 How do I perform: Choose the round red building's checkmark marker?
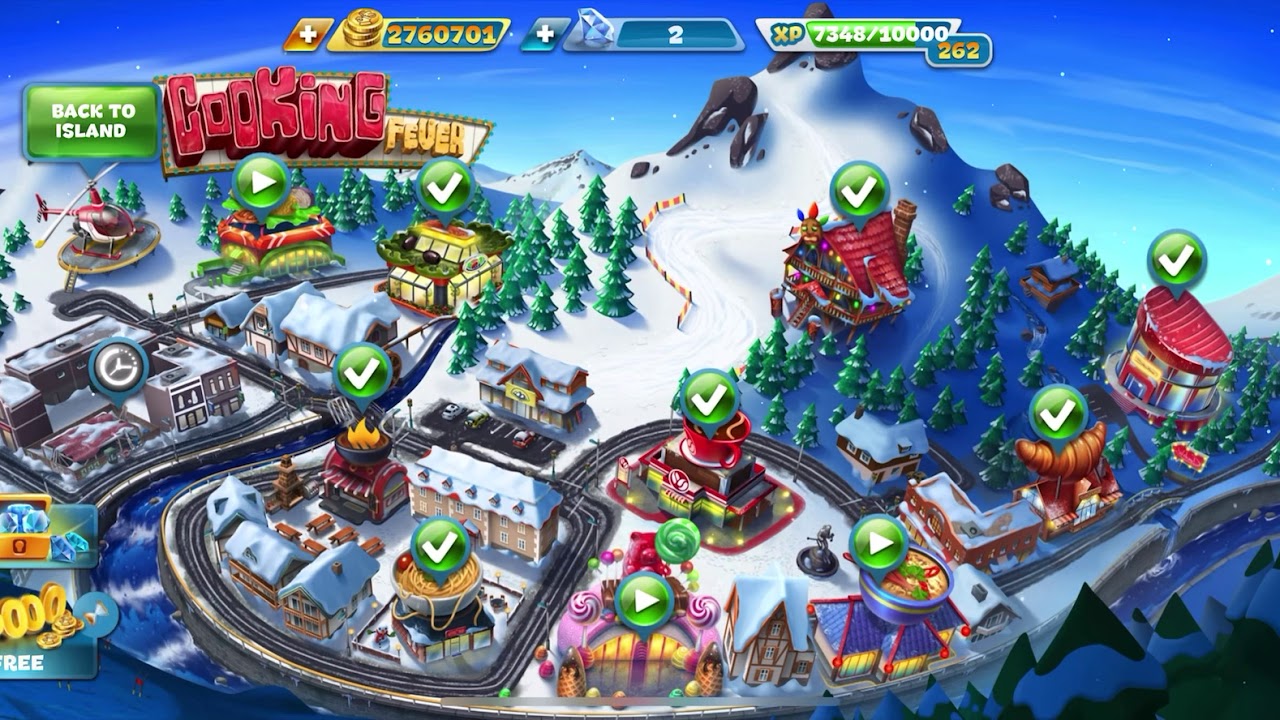(x=1176, y=260)
